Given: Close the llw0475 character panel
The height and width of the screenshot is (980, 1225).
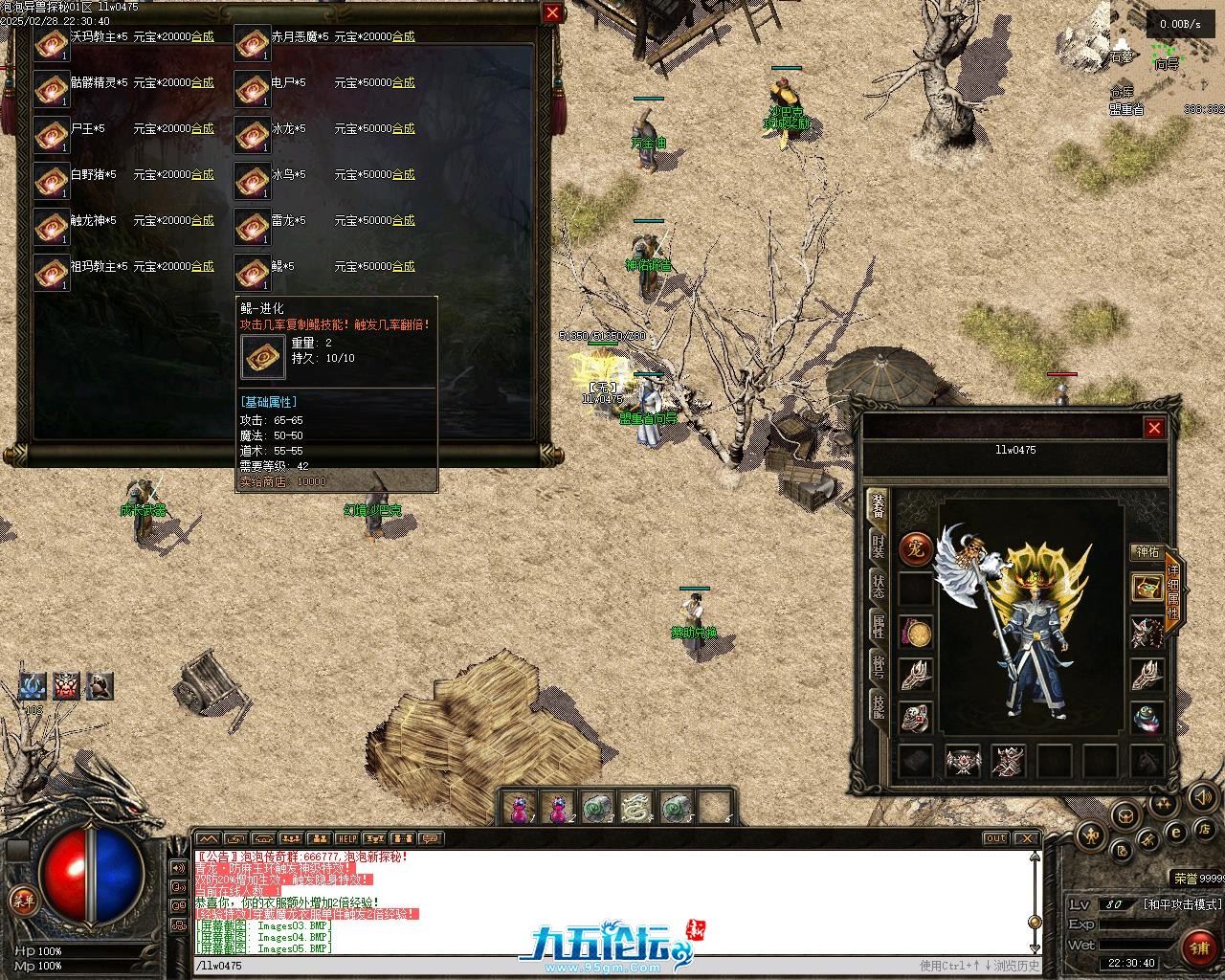Looking at the screenshot, I should [1154, 428].
